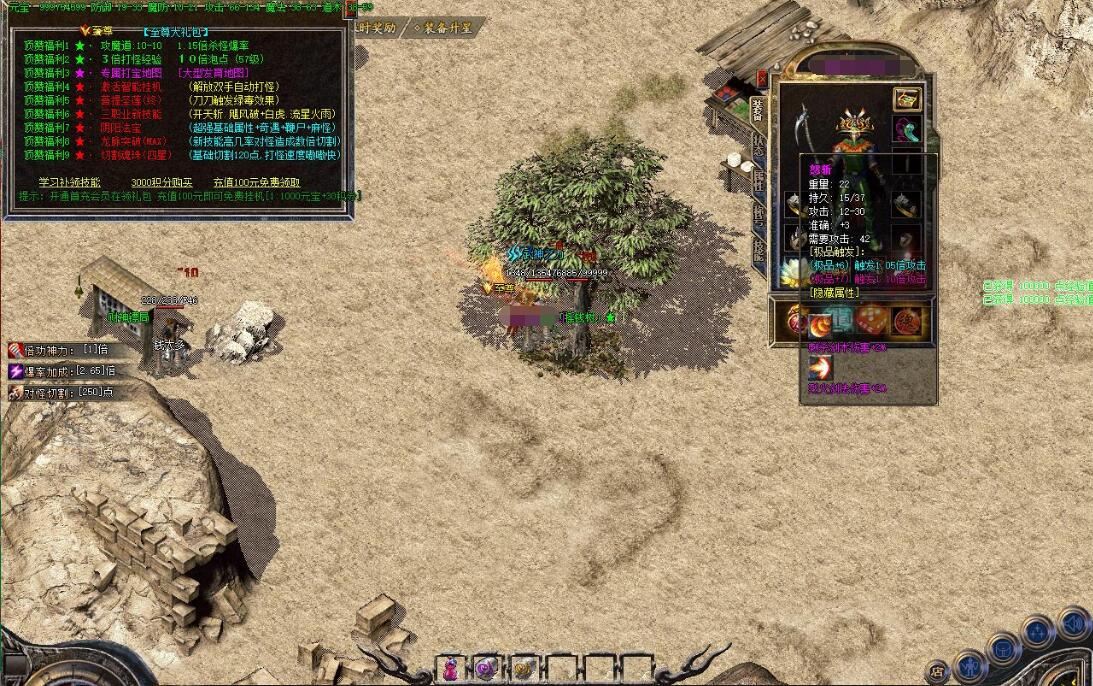Select the golden item in the belt
The width and height of the screenshot is (1093, 686).
(x=523, y=668)
